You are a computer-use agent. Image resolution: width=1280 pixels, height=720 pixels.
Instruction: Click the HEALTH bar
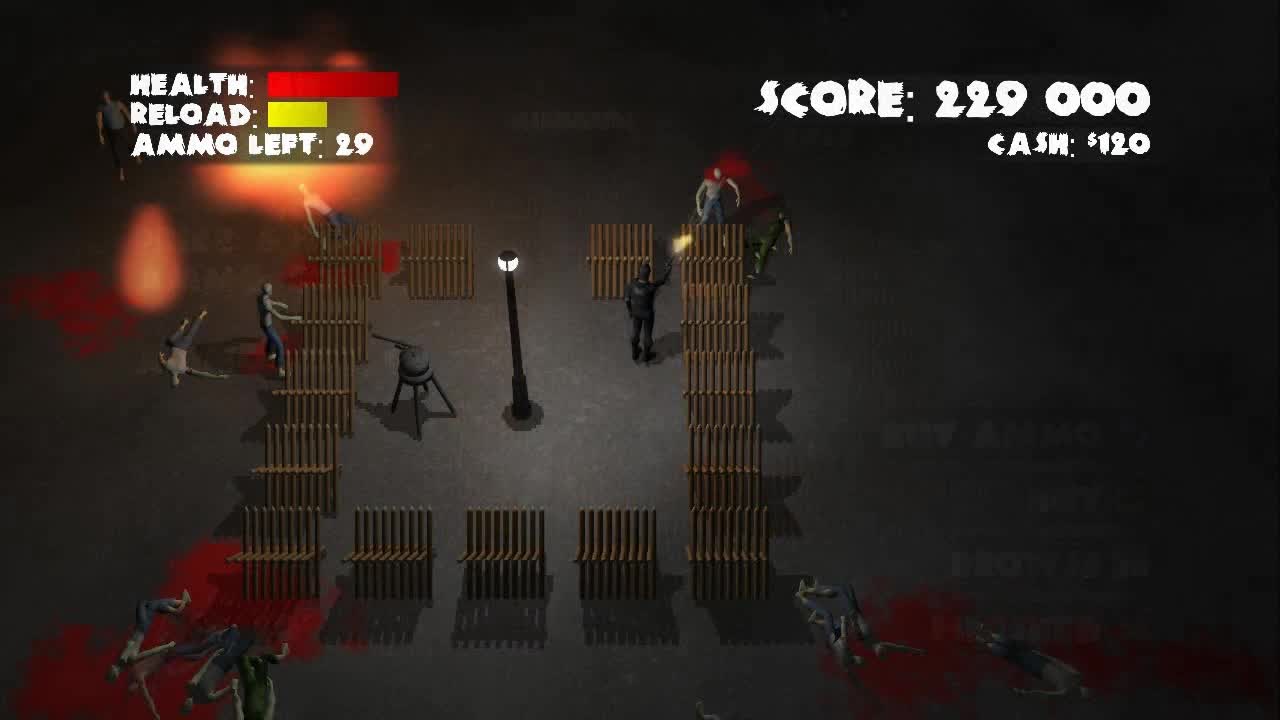tap(335, 83)
